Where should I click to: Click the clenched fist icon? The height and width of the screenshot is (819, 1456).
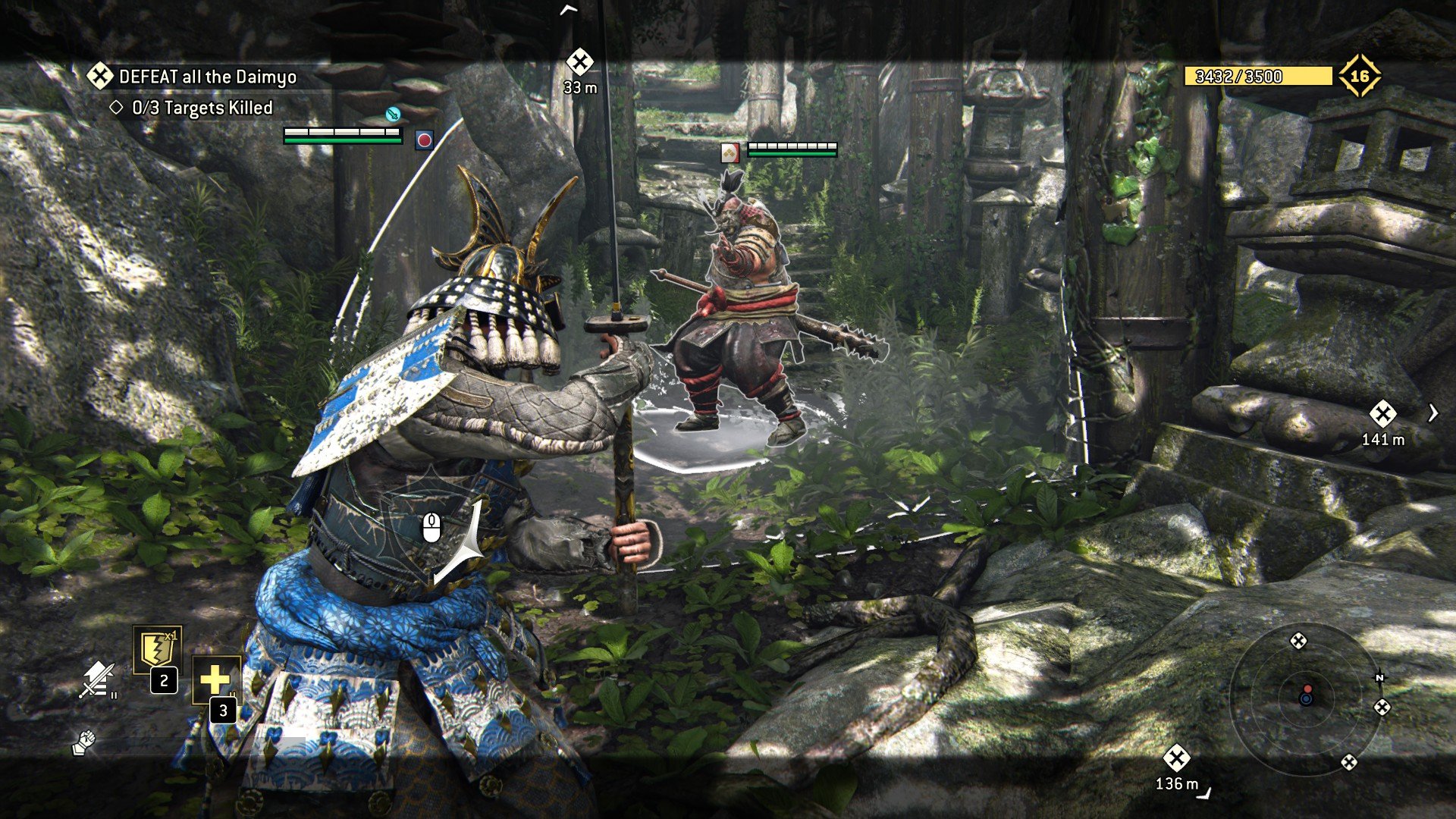(83, 742)
